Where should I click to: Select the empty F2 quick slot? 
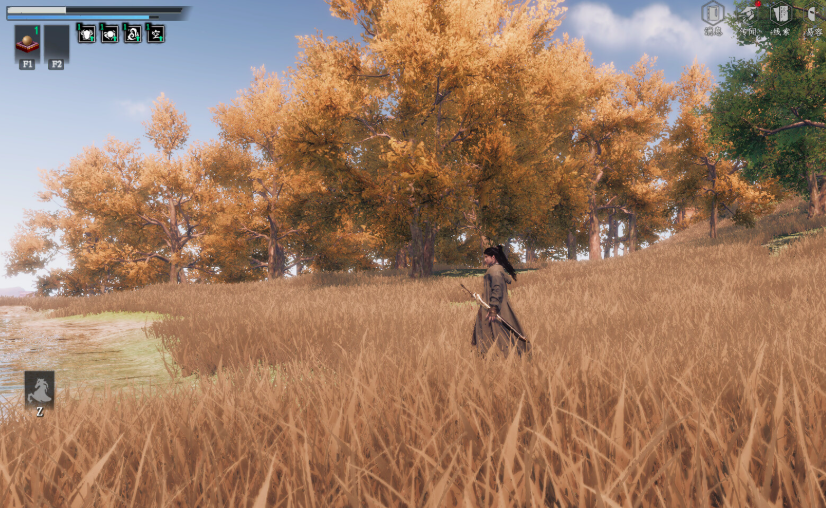point(56,42)
